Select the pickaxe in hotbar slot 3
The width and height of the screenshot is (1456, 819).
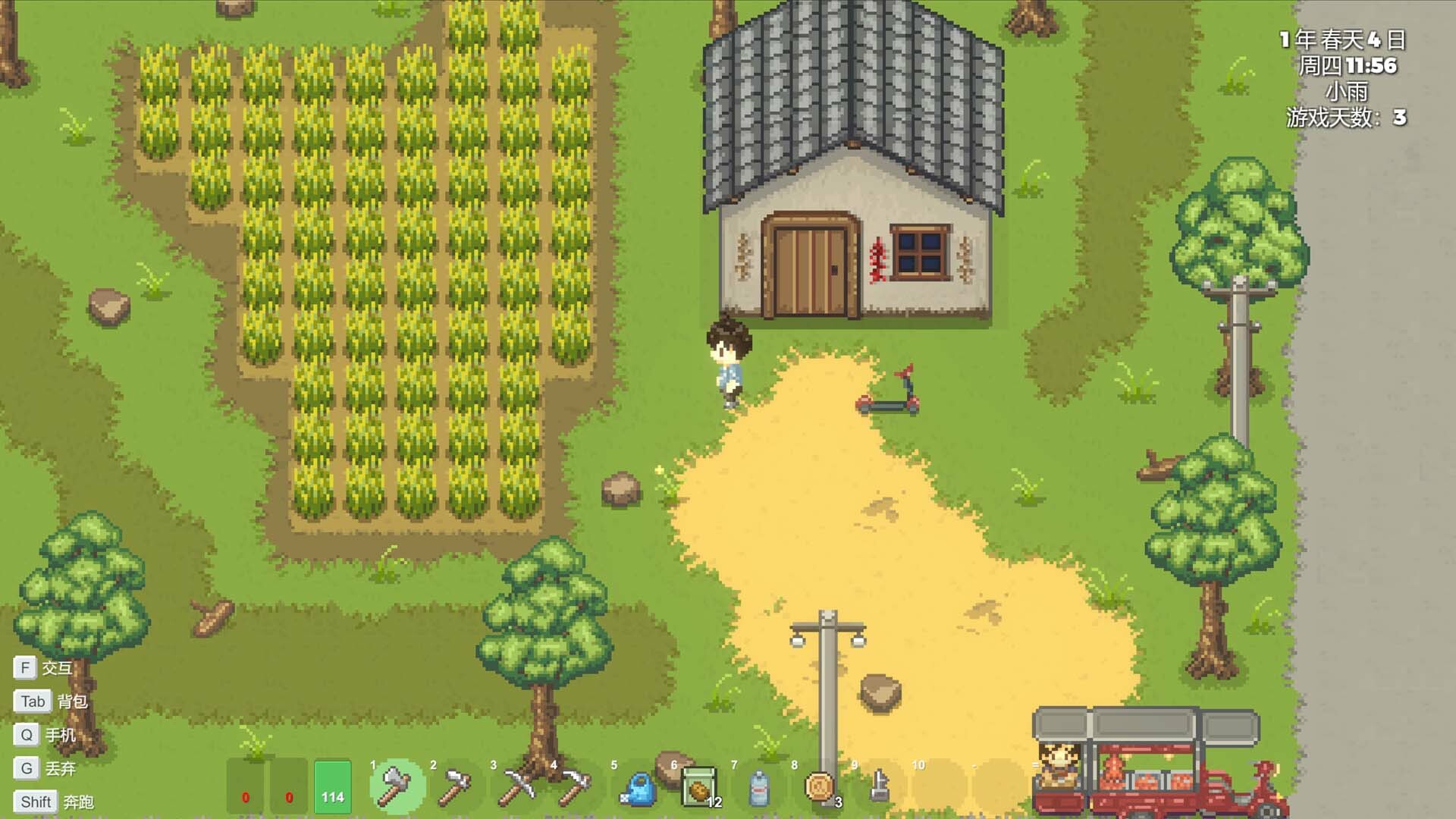tap(516, 789)
